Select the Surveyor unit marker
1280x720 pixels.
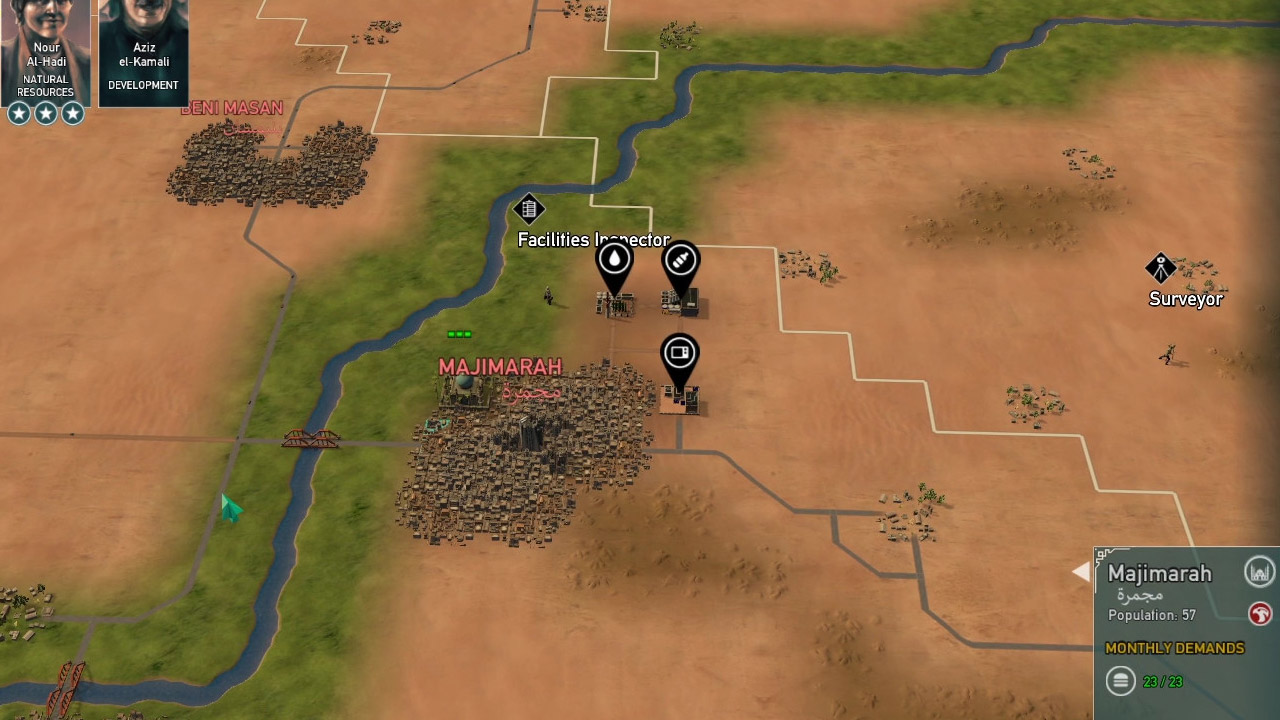click(x=1160, y=268)
